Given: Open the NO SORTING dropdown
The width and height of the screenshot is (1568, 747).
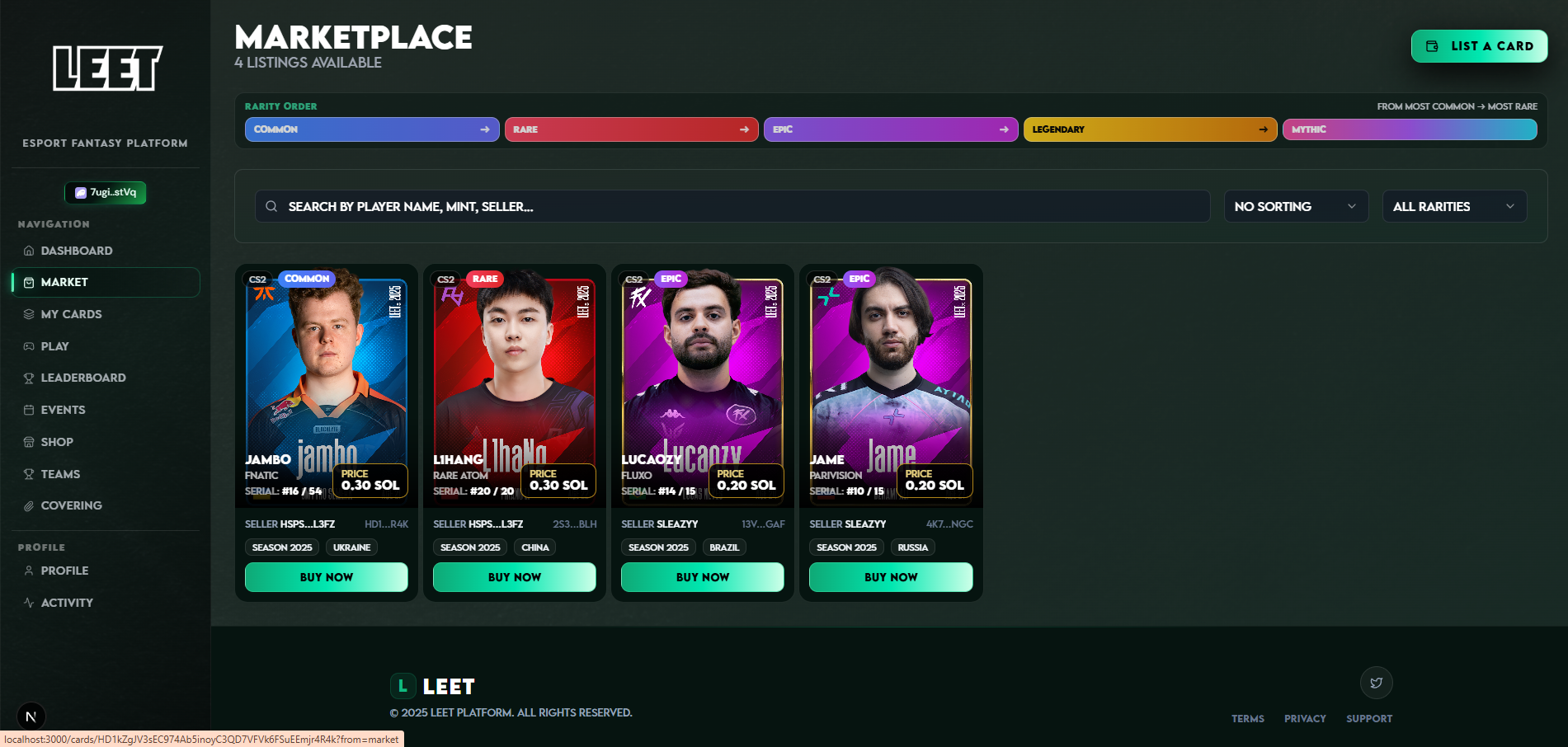Looking at the screenshot, I should [1295, 206].
